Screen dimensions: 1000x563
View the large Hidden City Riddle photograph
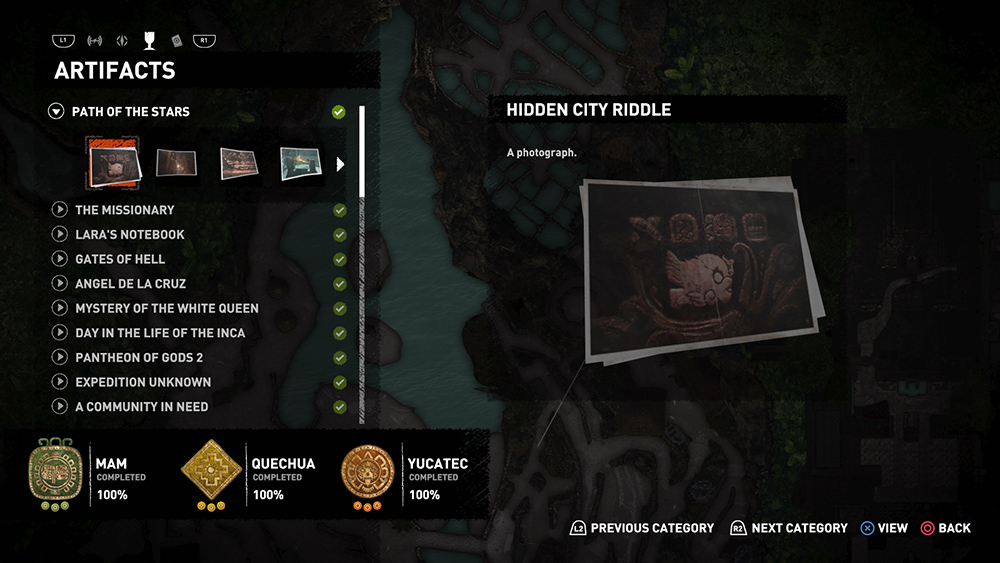click(700, 268)
